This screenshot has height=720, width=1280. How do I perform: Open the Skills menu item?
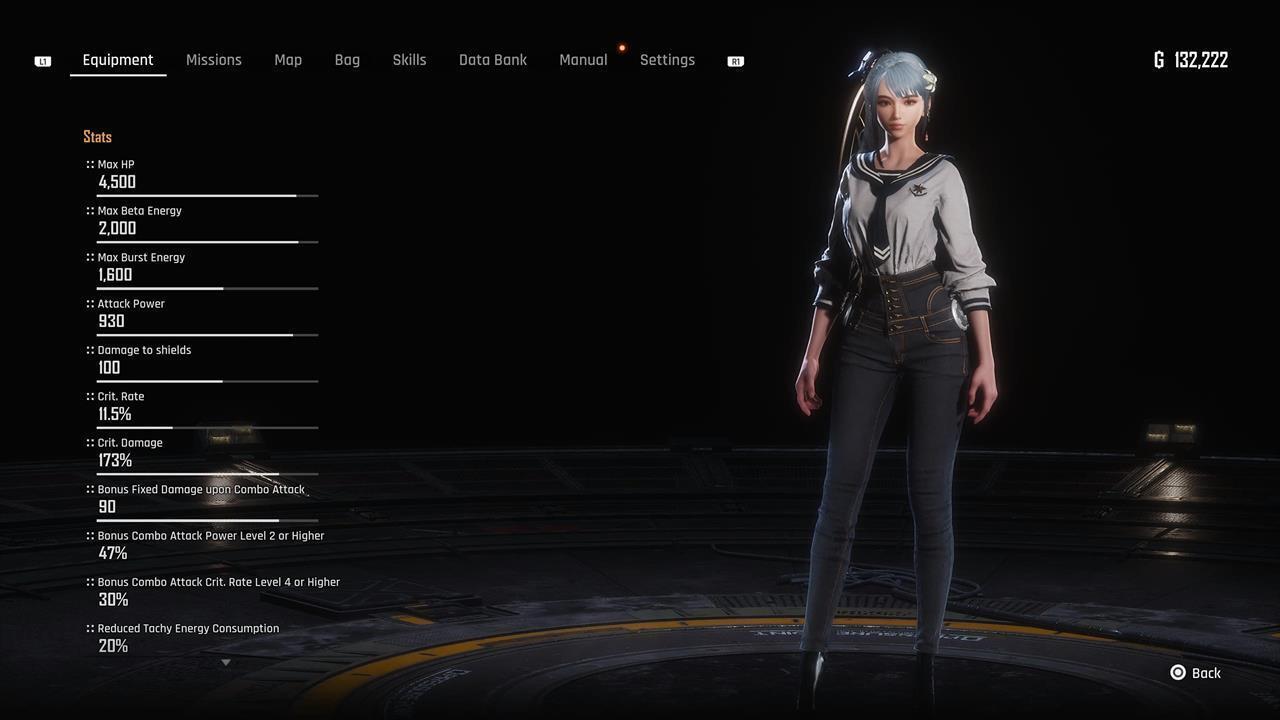409,60
